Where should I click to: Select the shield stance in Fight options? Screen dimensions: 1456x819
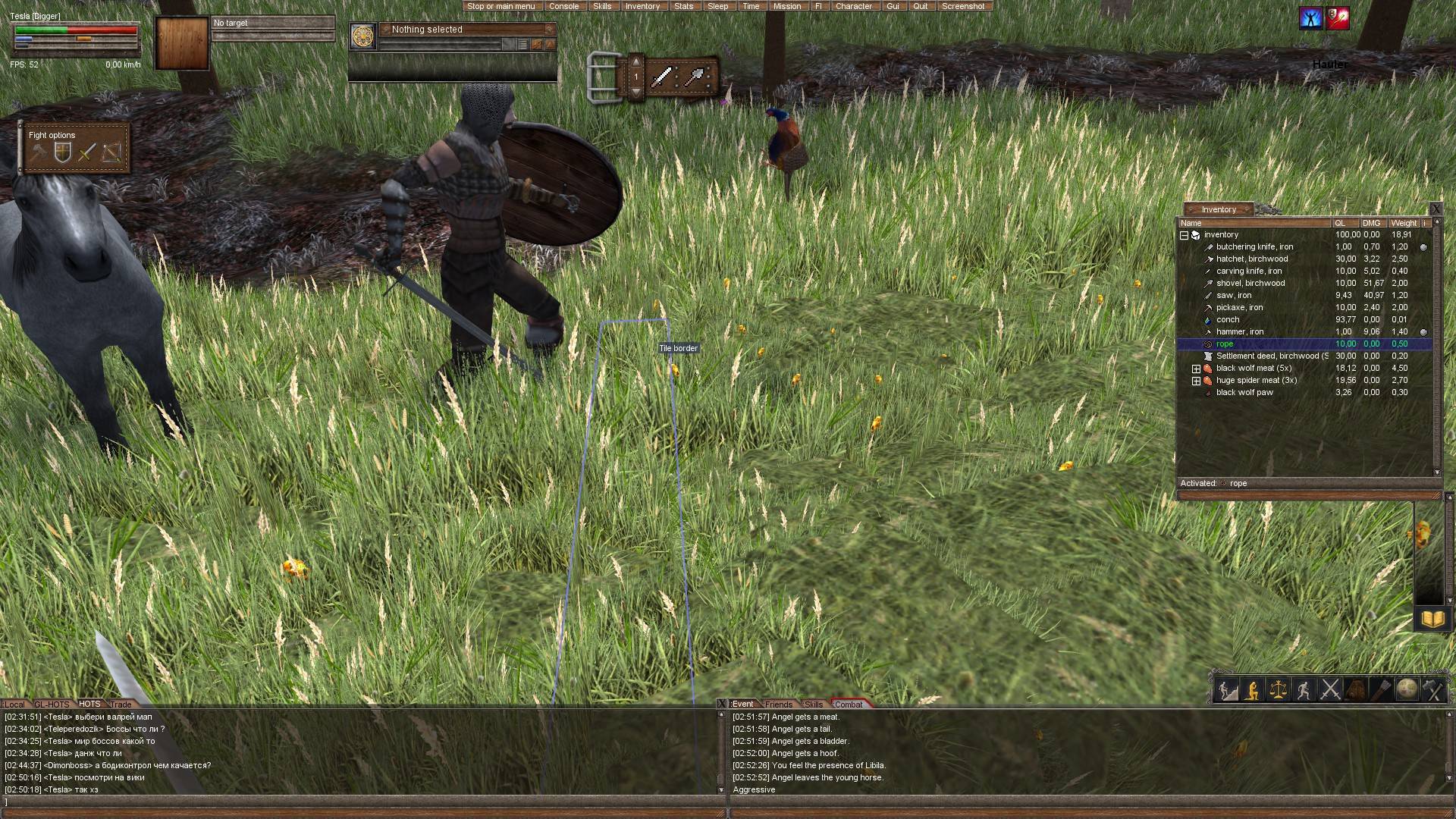(x=62, y=153)
